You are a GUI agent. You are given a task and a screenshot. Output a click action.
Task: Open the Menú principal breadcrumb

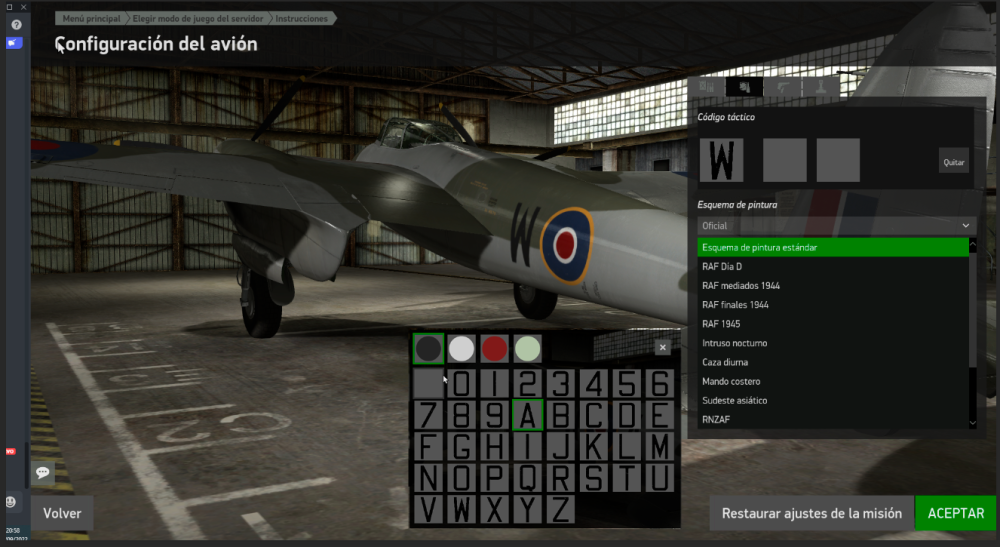point(91,18)
